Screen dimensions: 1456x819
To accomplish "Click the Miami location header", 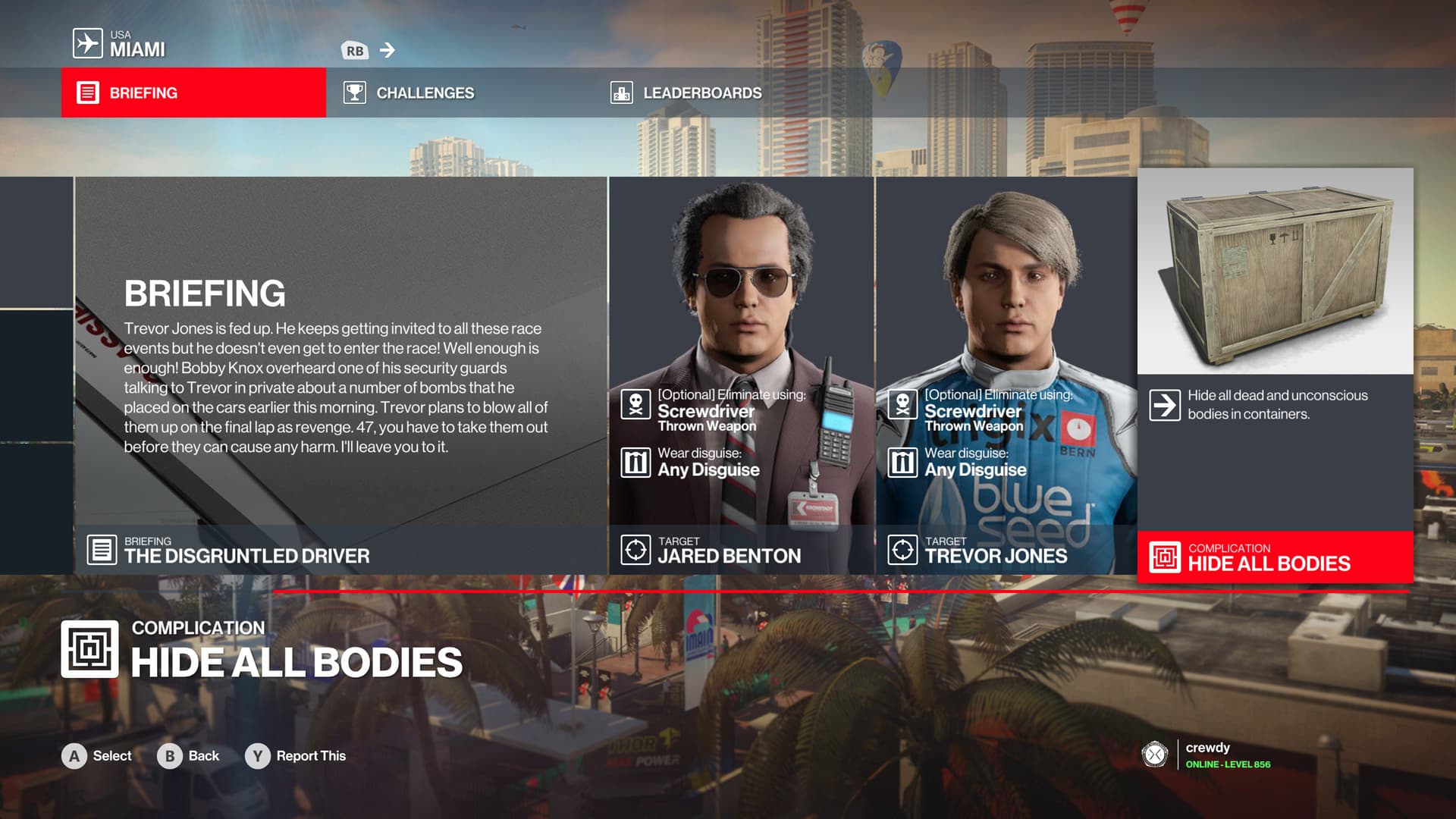I will (x=120, y=44).
